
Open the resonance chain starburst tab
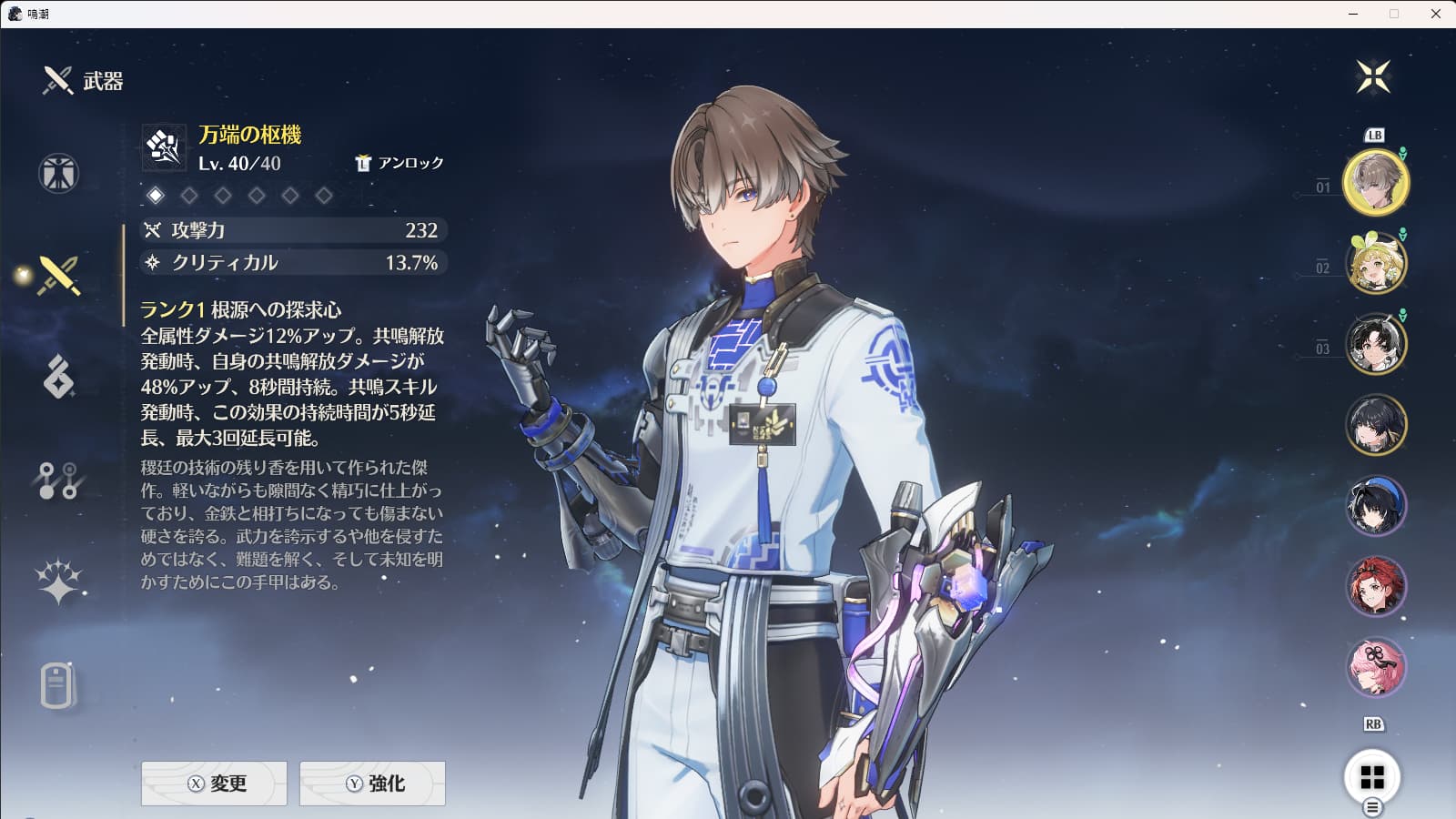(58, 581)
